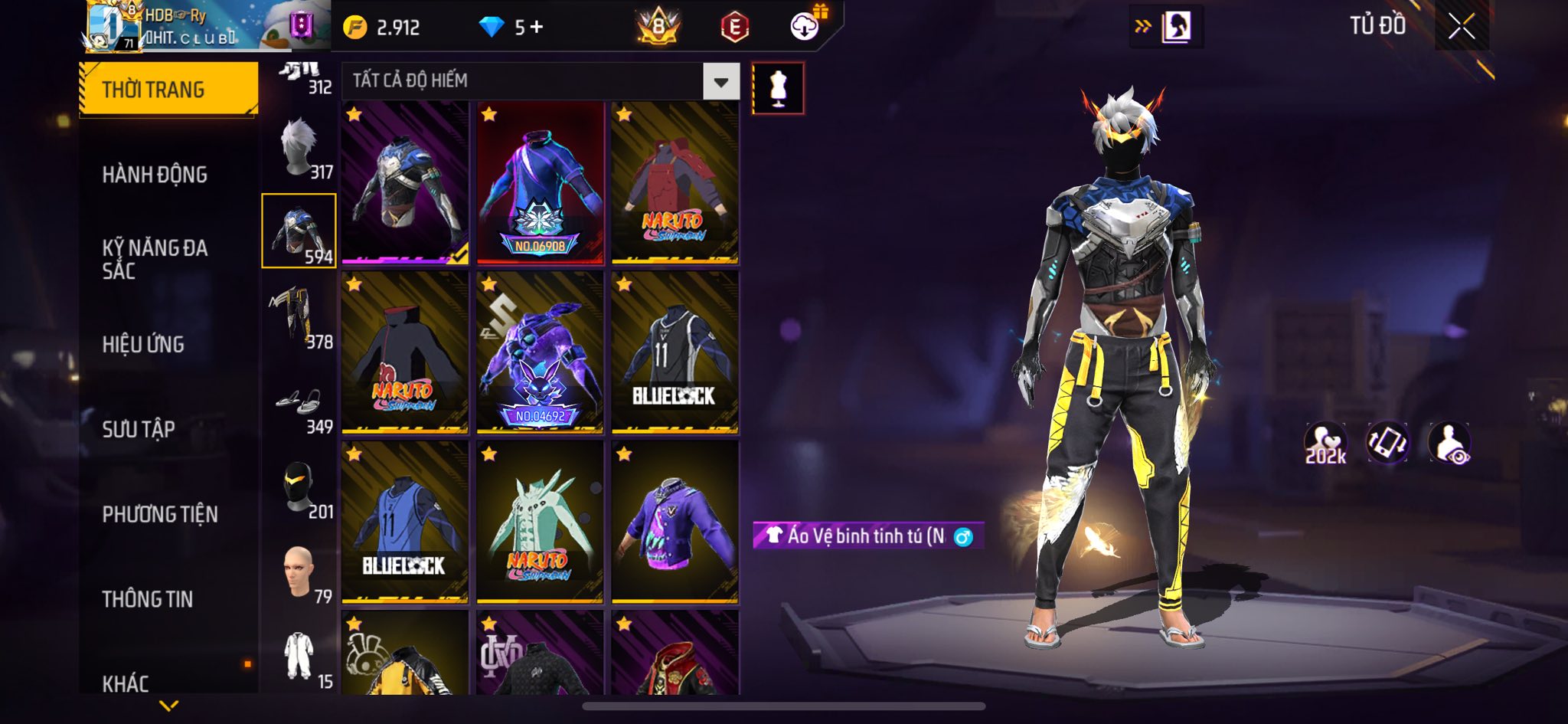Equip the black Bluelock number 11 jersey
1568x724 pixels.
675,353
